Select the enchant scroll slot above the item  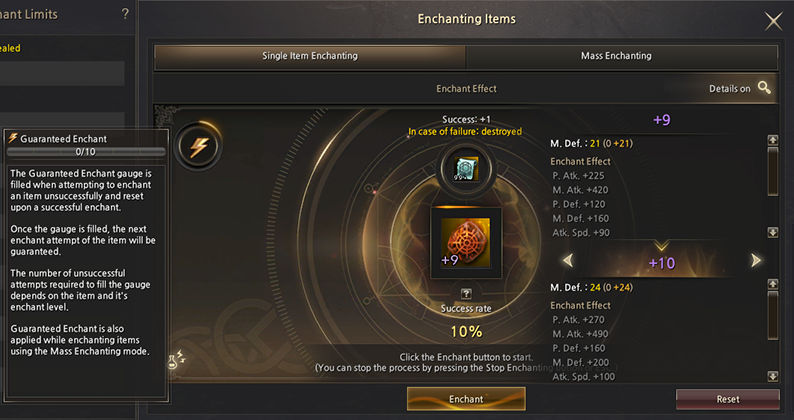[x=464, y=169]
